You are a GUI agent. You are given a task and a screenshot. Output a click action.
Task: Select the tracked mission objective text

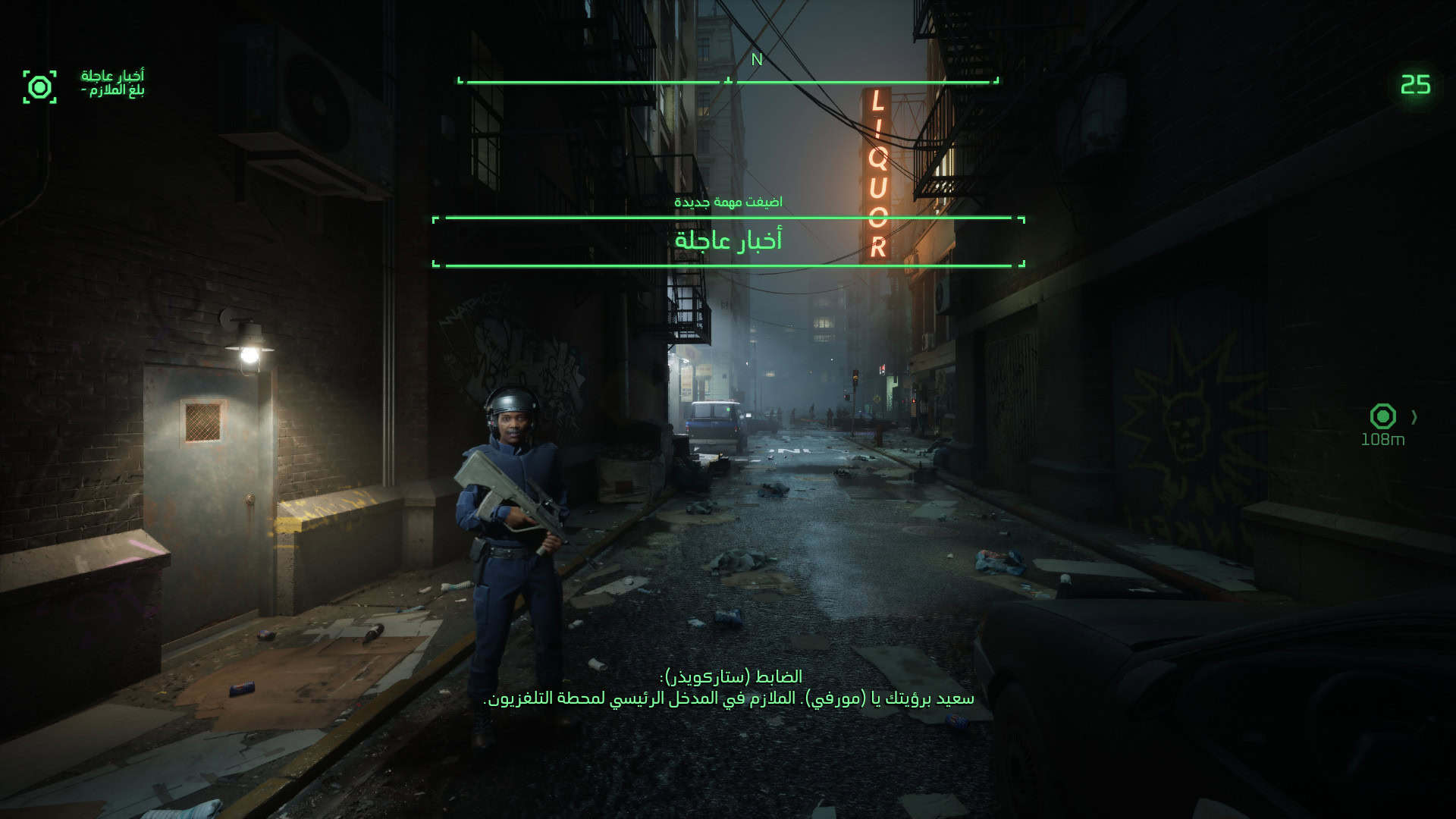pyautogui.click(x=112, y=83)
